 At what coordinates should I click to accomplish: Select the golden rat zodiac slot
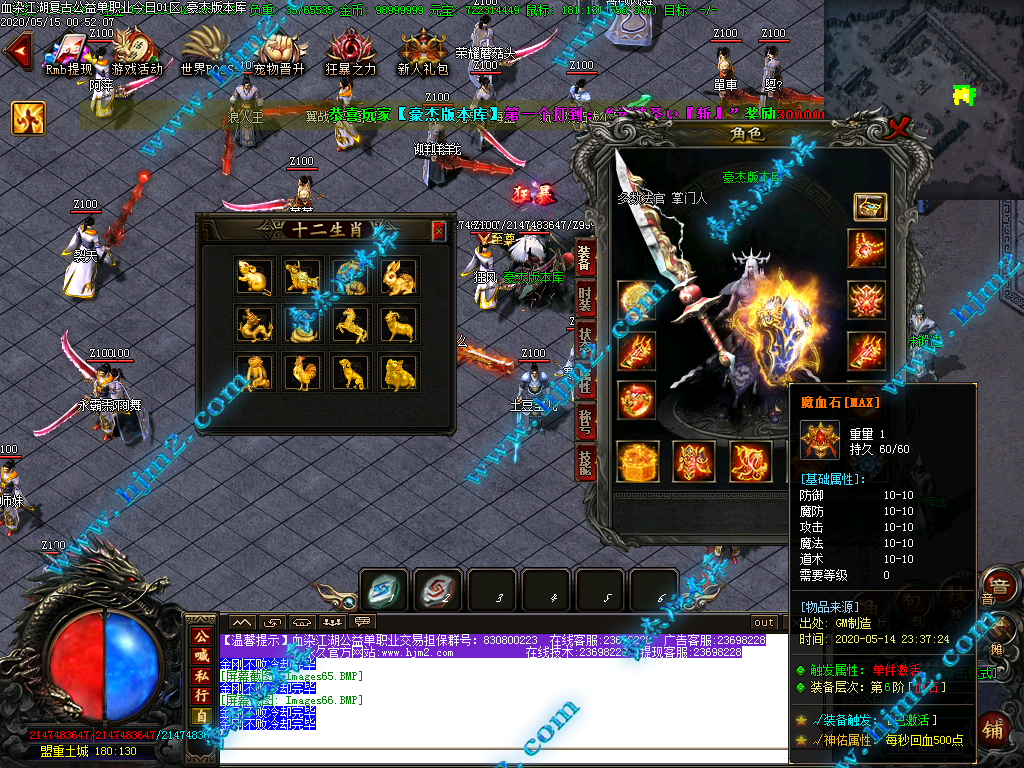(x=254, y=276)
